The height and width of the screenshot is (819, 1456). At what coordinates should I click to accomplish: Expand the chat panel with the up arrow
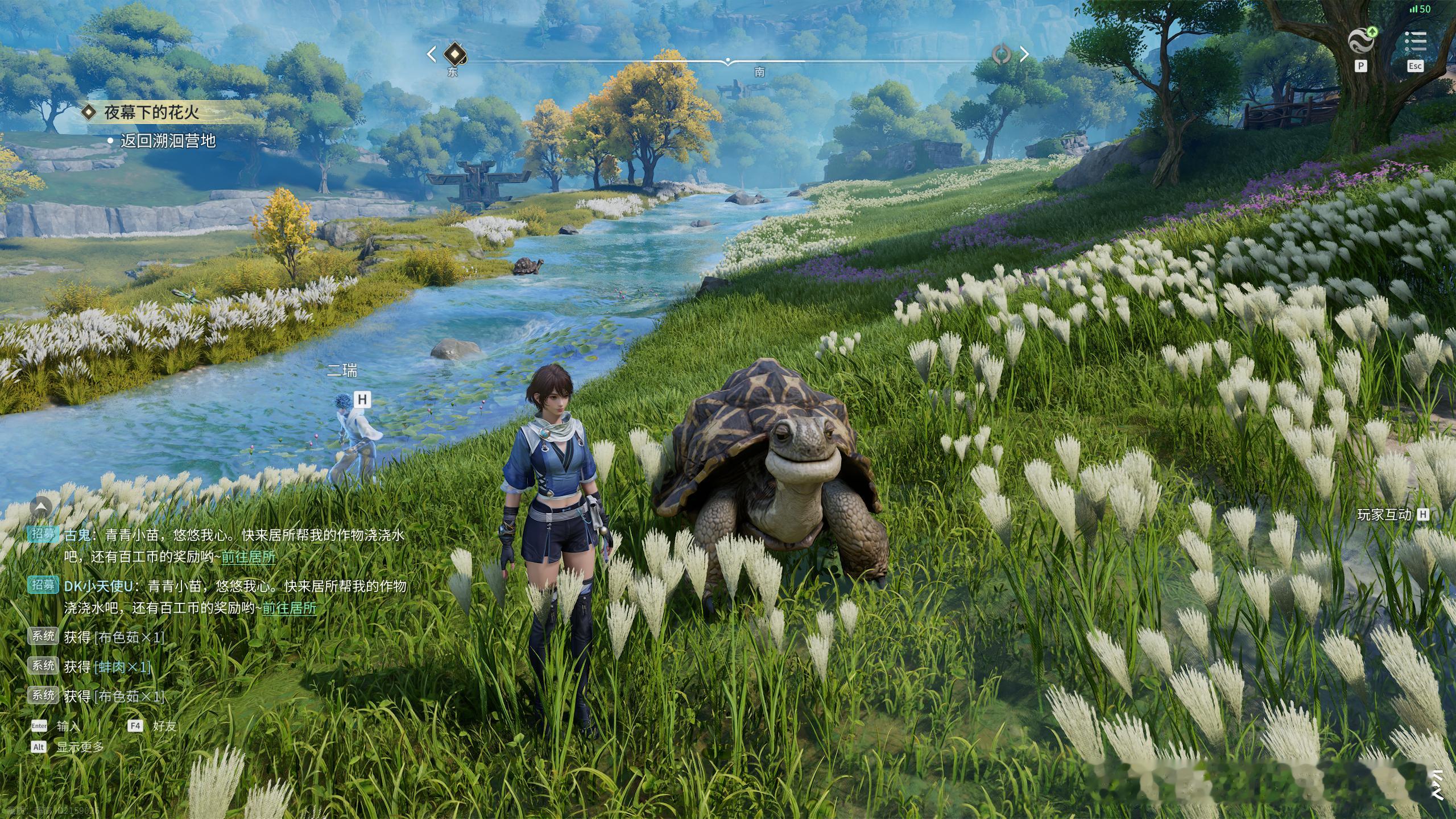pyautogui.click(x=42, y=506)
